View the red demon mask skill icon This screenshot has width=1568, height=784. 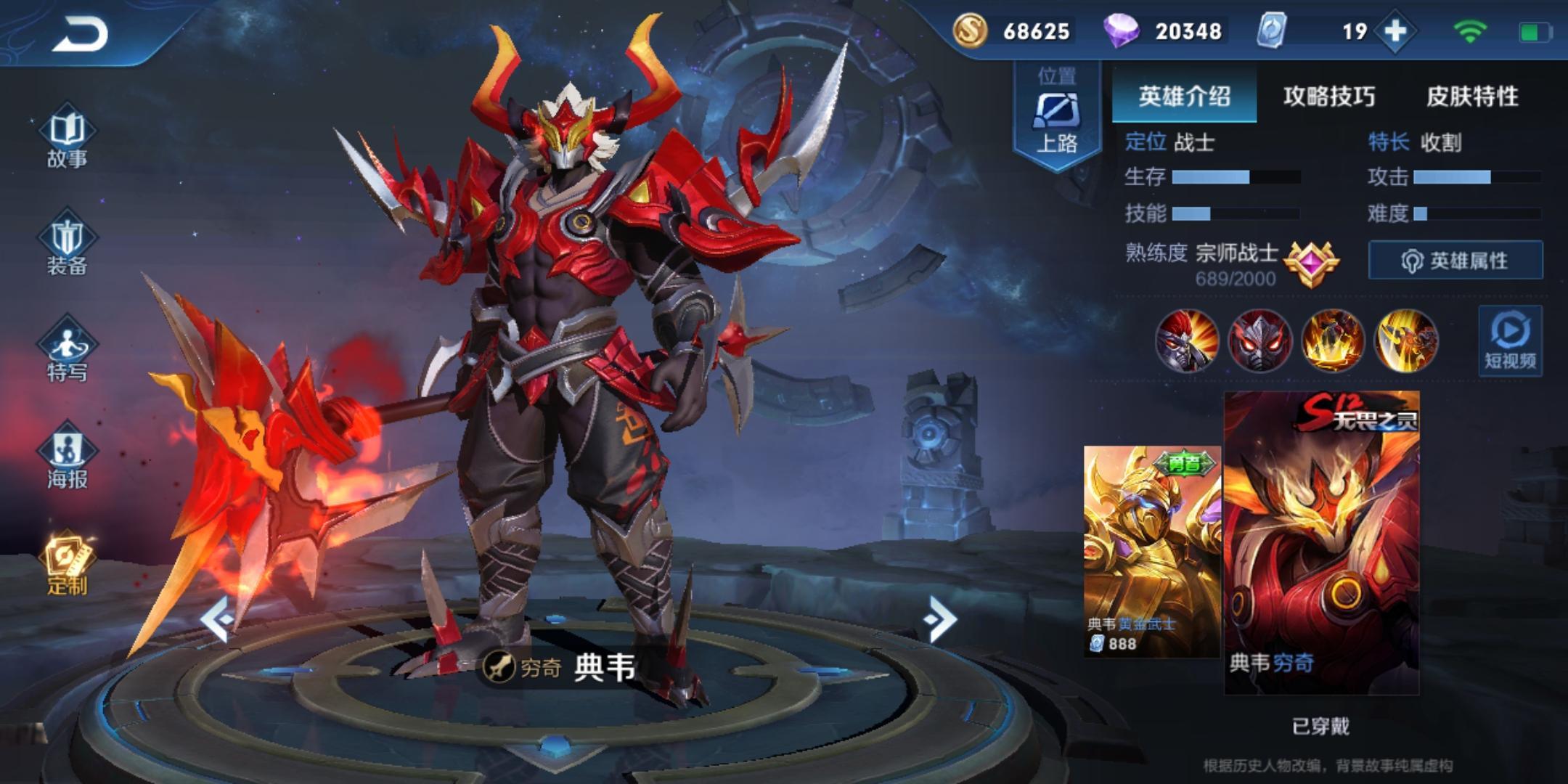click(1260, 340)
